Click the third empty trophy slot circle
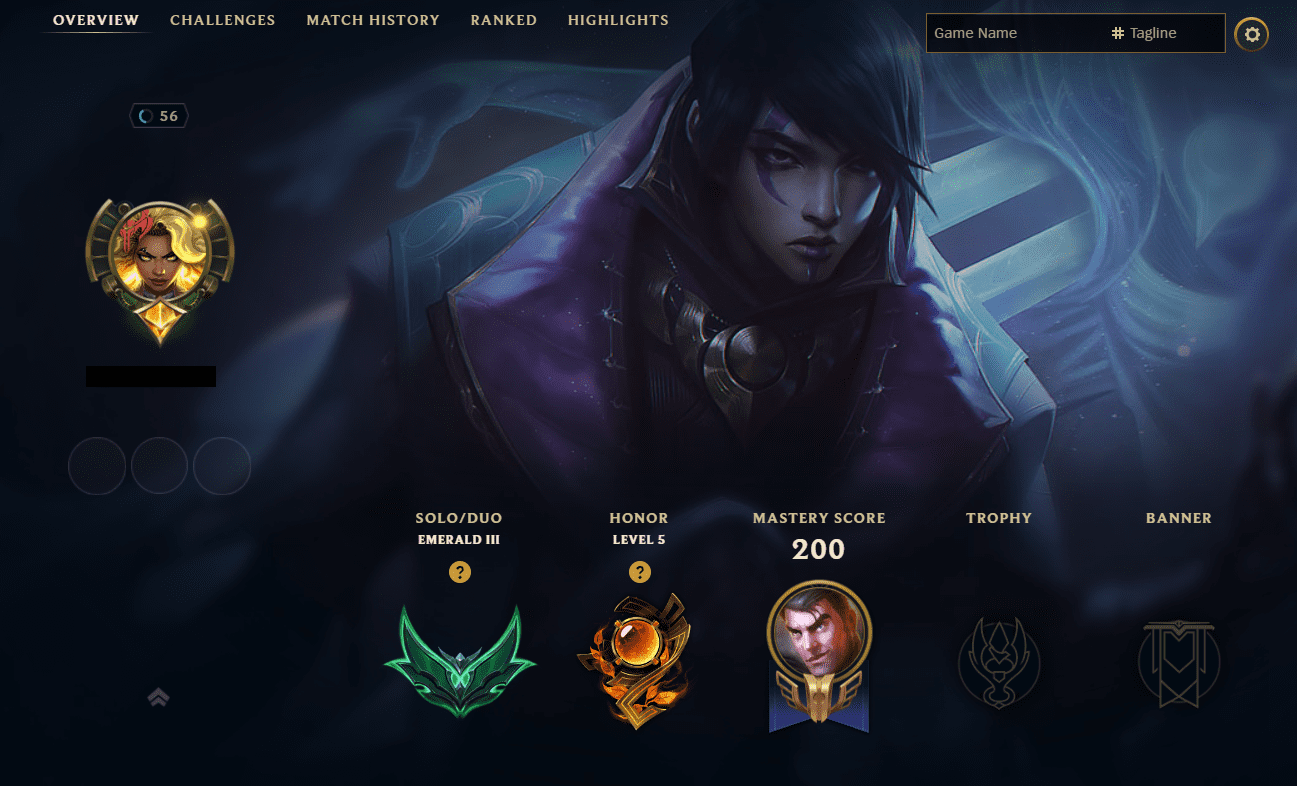The width and height of the screenshot is (1297, 786). coord(222,466)
